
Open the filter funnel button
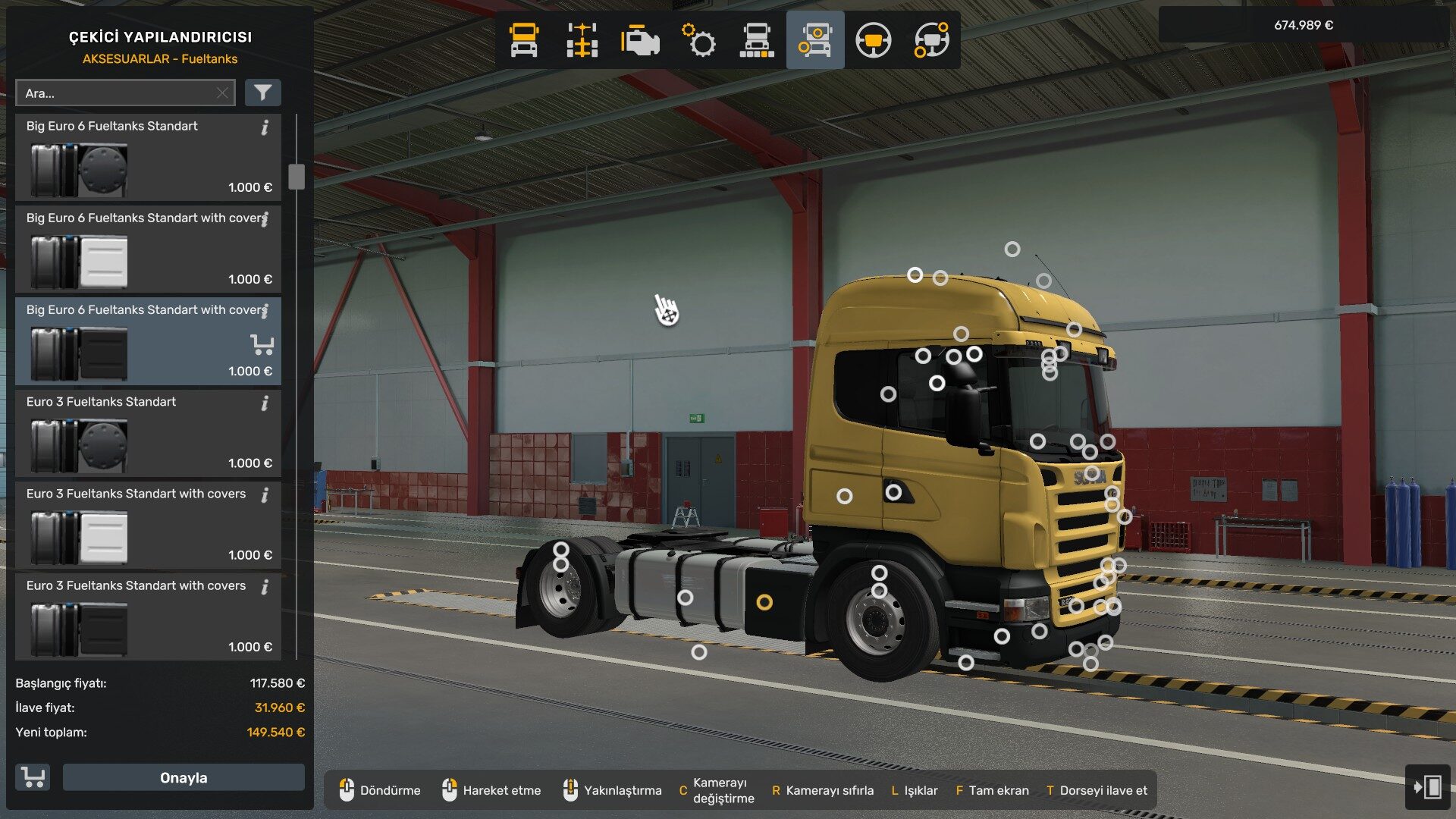click(262, 93)
